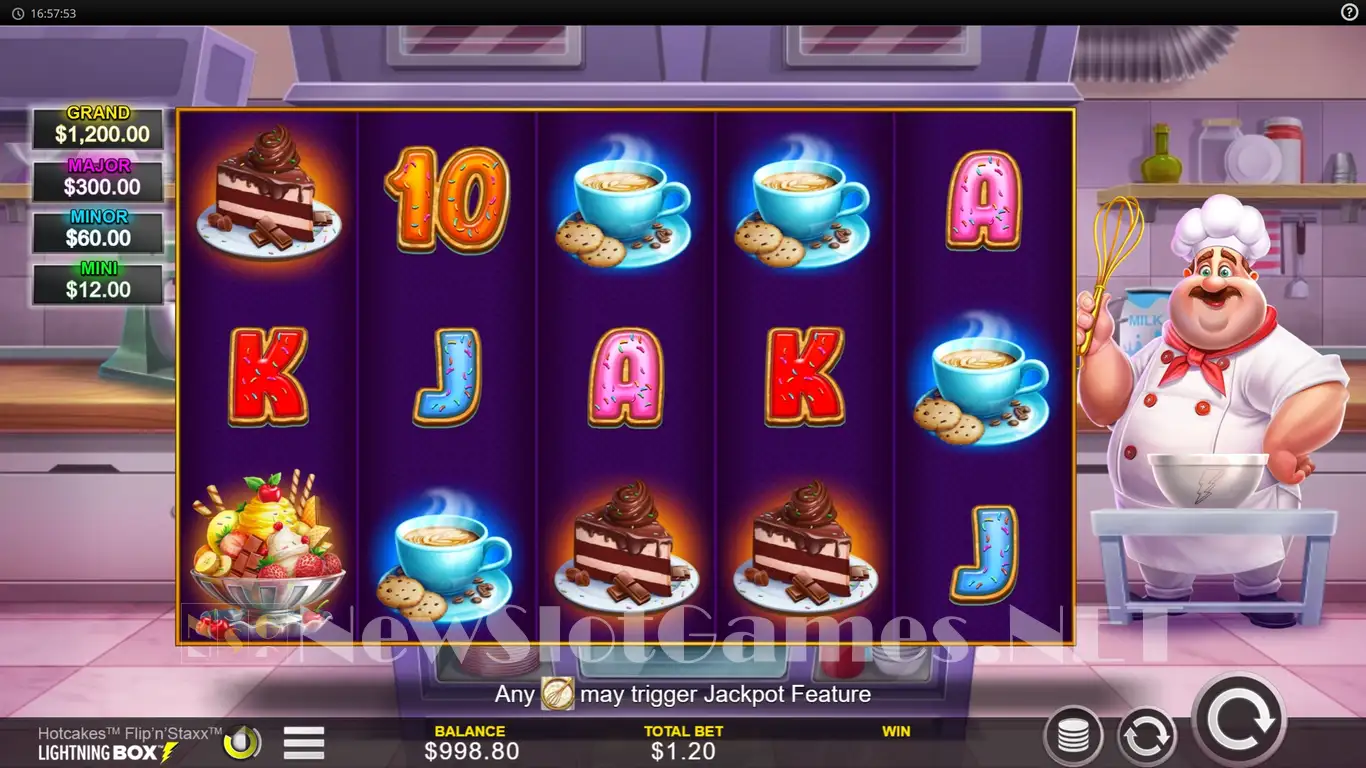Screen dimensions: 1366x768
Task: Open the three-line hamburger menu
Action: pyautogui.click(x=304, y=743)
